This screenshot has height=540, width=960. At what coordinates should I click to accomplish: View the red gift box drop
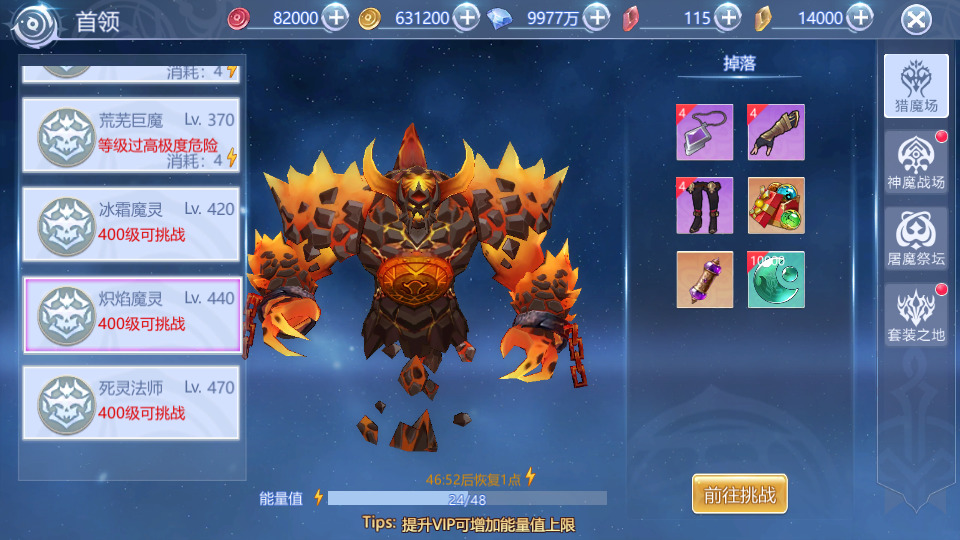point(777,206)
